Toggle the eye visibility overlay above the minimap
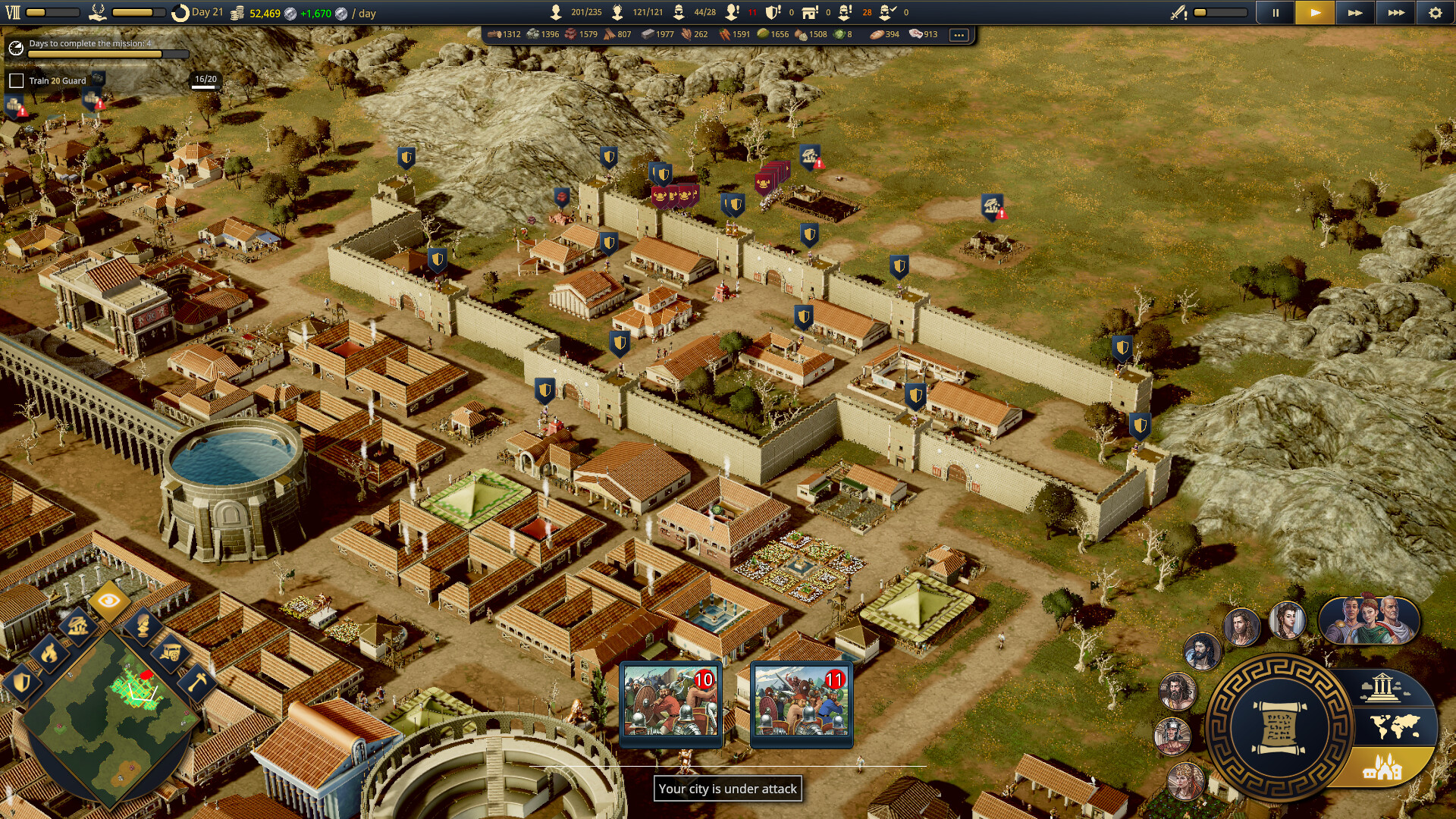The image size is (1456, 819). pos(111,601)
